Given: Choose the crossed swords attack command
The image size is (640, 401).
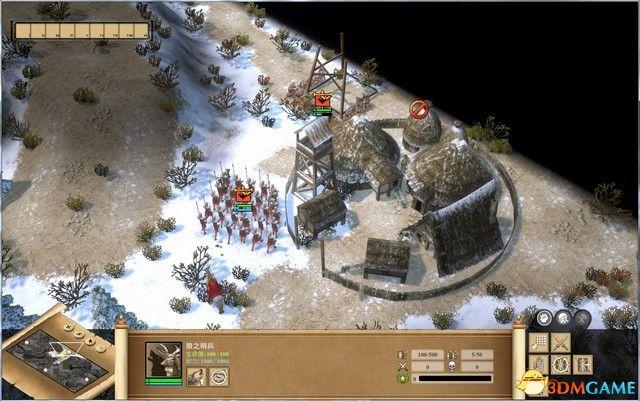Looking at the screenshot, I should click(x=559, y=341).
